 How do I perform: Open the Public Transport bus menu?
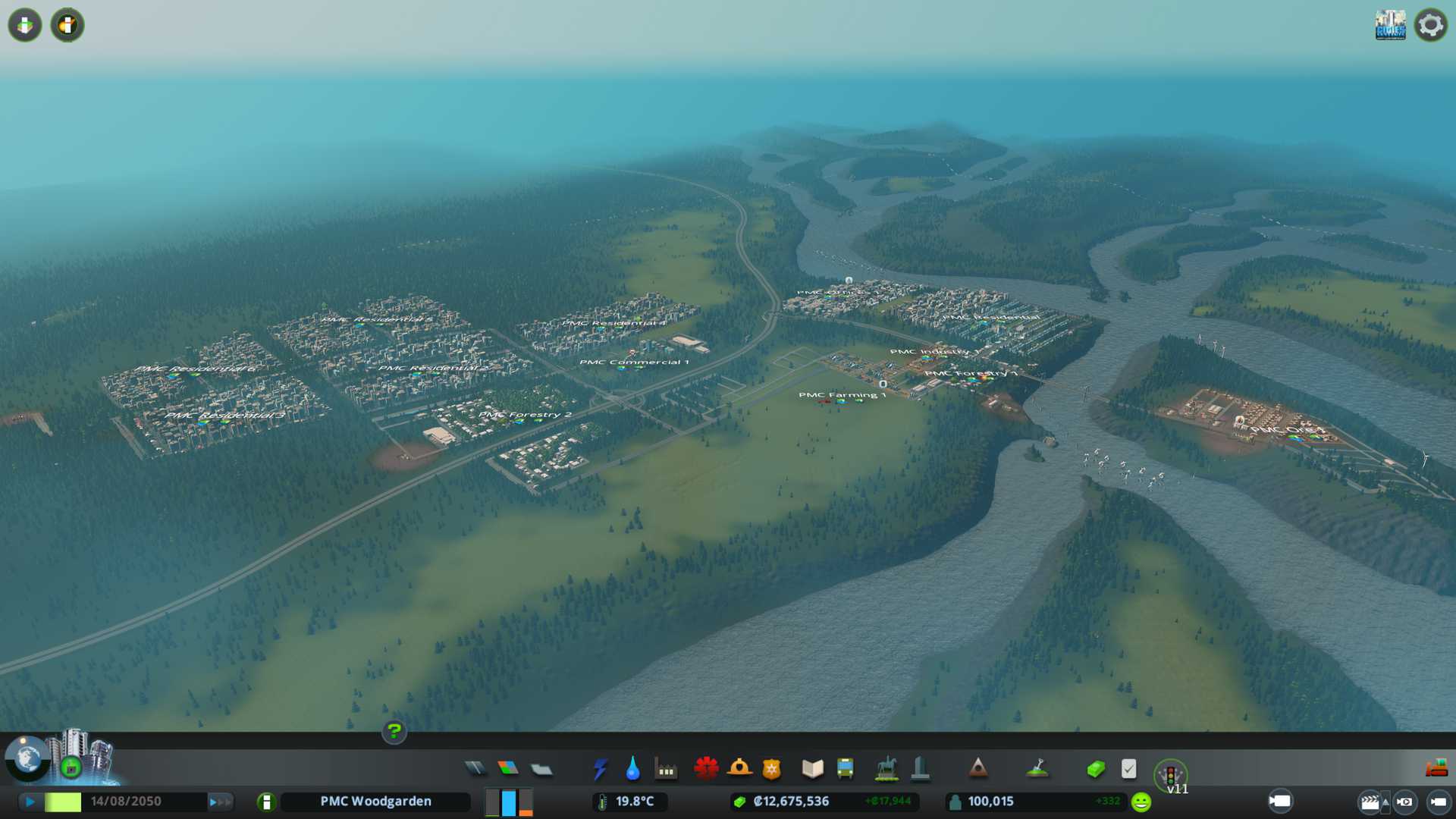pos(845,769)
